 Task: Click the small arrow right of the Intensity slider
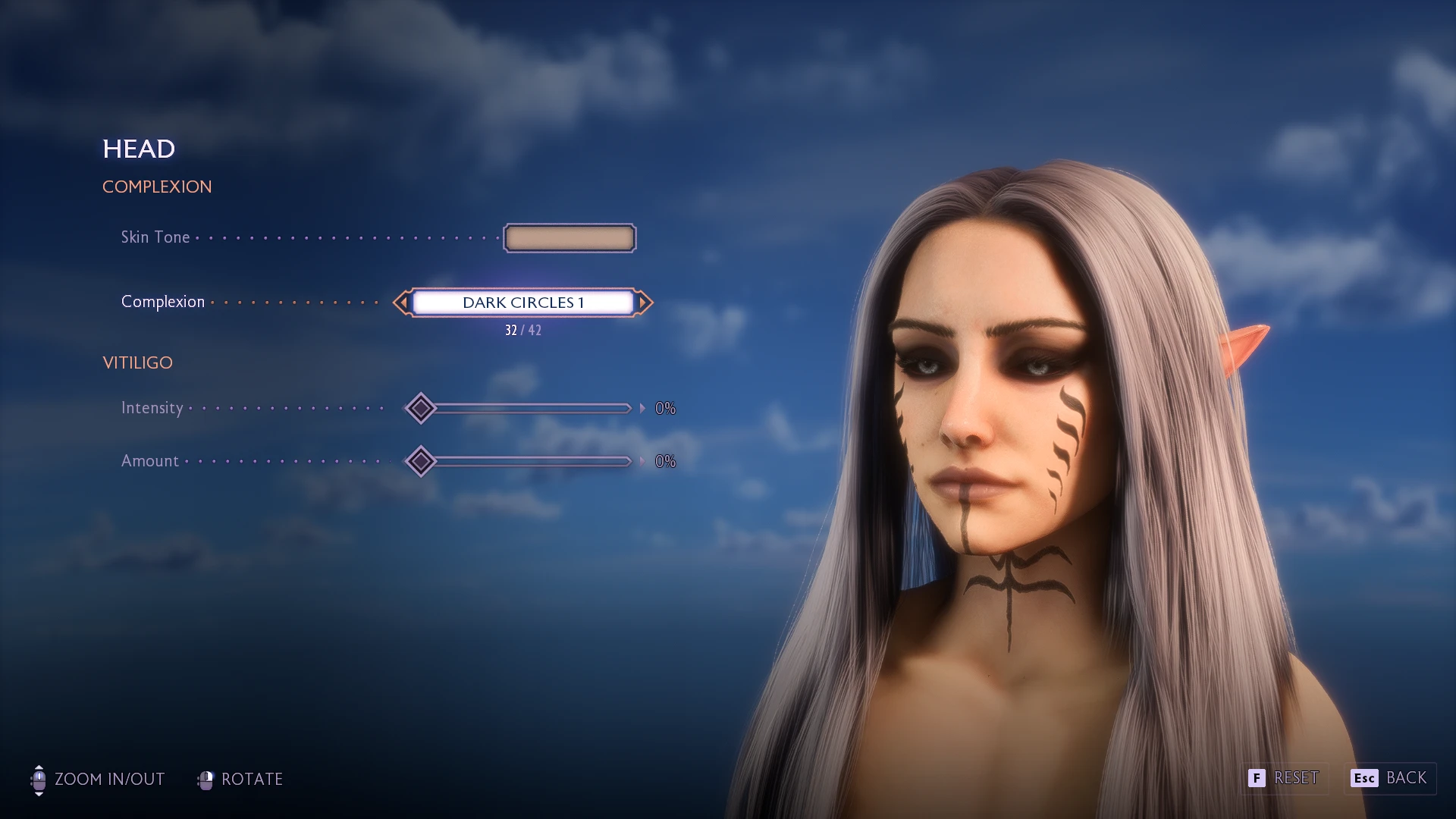[641, 408]
